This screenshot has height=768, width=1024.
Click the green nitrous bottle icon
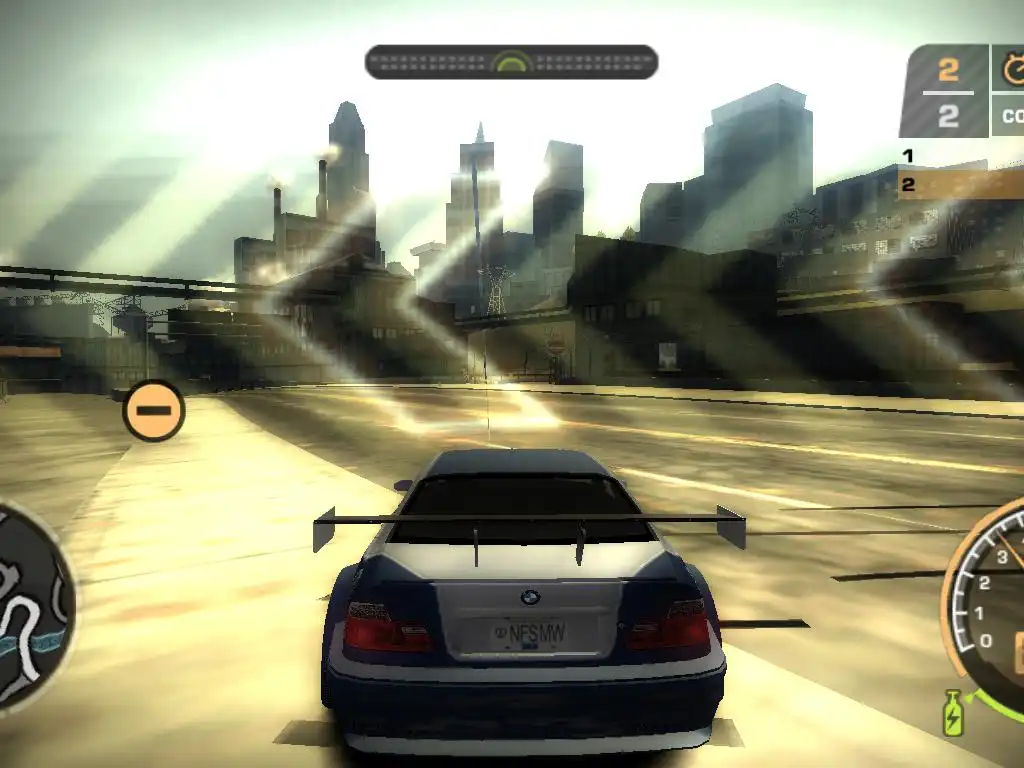tap(952, 713)
